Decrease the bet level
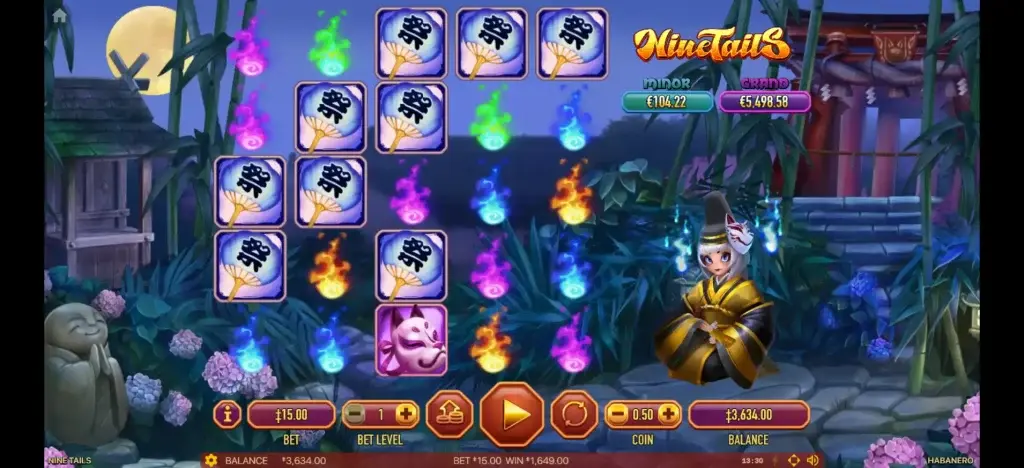This screenshot has width=1024, height=468. coord(354,414)
